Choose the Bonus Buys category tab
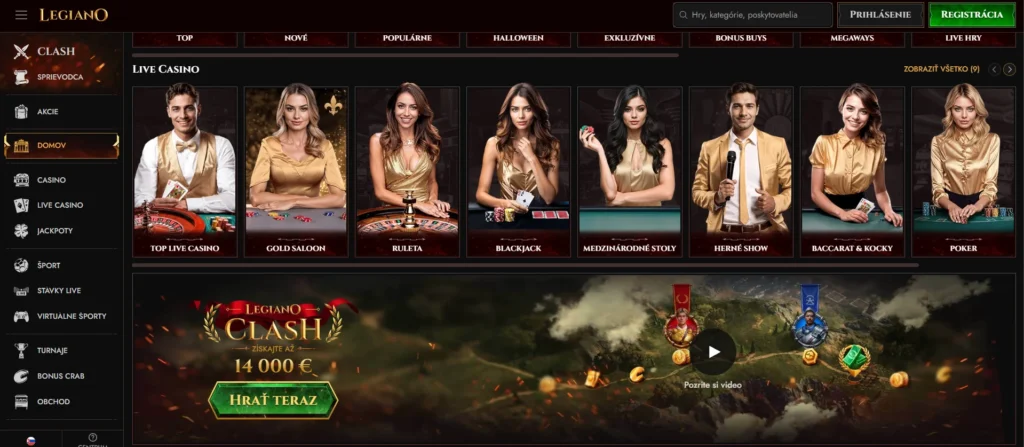This screenshot has width=1024, height=447. (x=741, y=38)
